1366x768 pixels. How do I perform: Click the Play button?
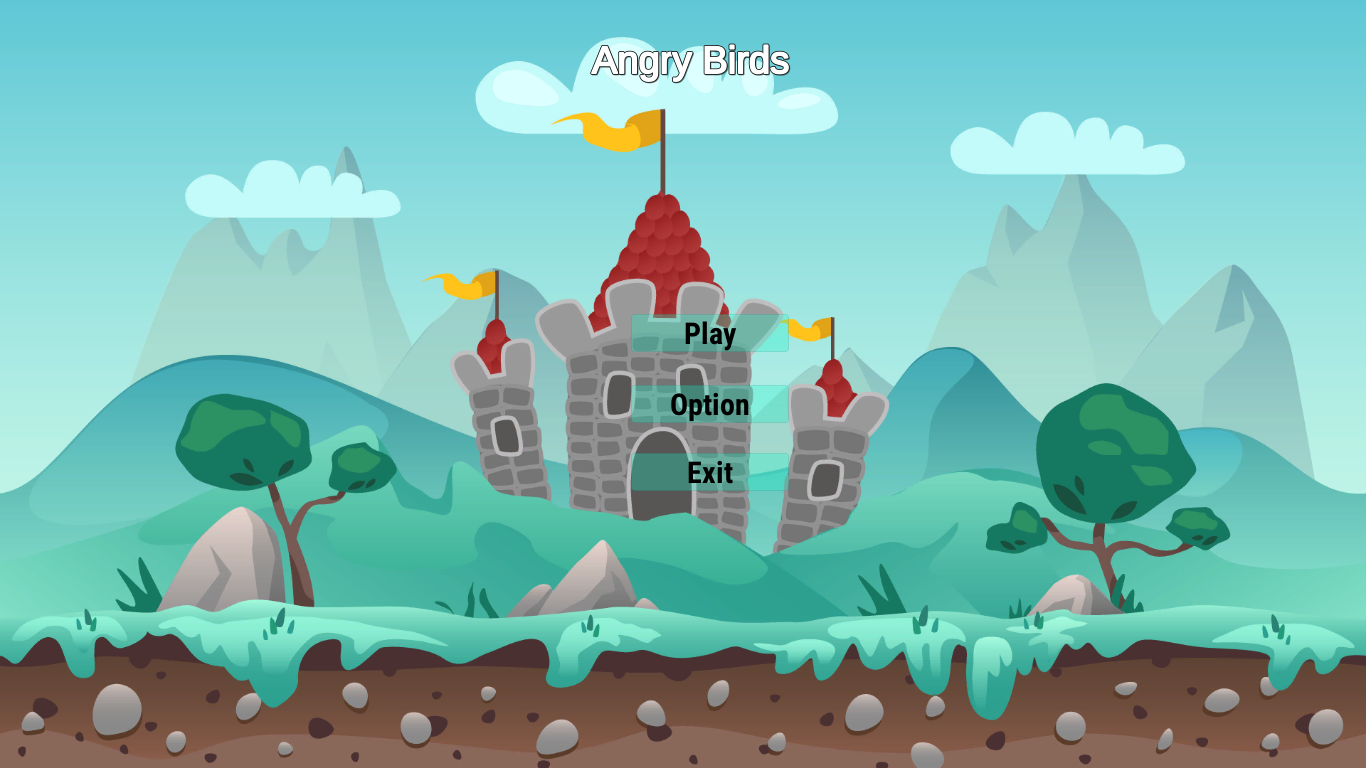709,334
